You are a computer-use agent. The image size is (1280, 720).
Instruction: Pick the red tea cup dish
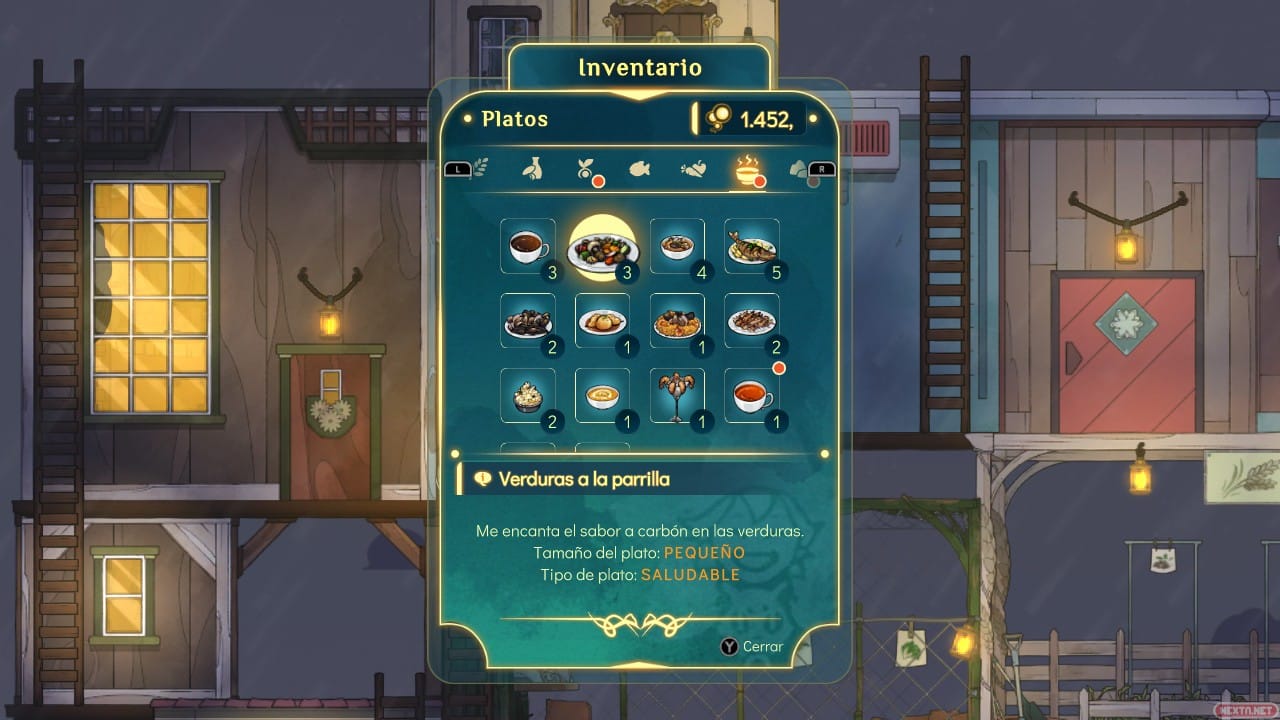click(751, 396)
